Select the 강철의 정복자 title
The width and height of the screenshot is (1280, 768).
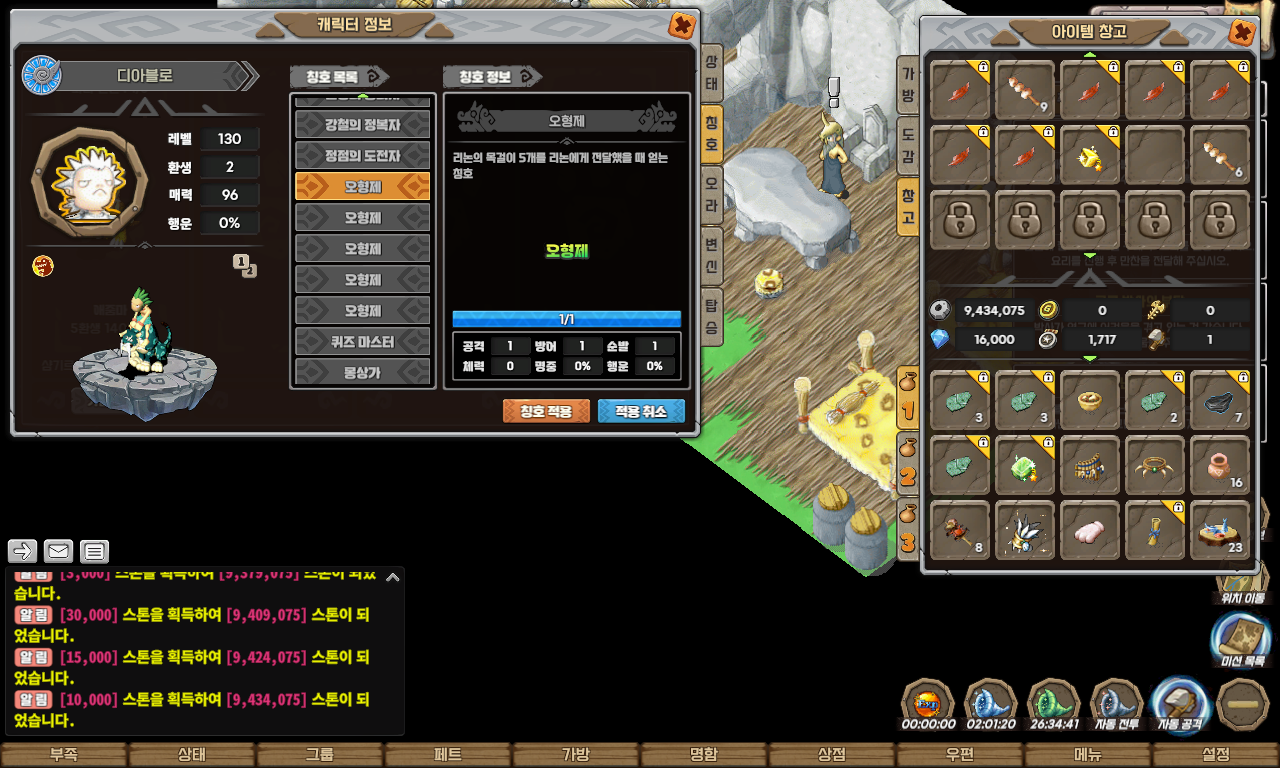click(x=362, y=125)
